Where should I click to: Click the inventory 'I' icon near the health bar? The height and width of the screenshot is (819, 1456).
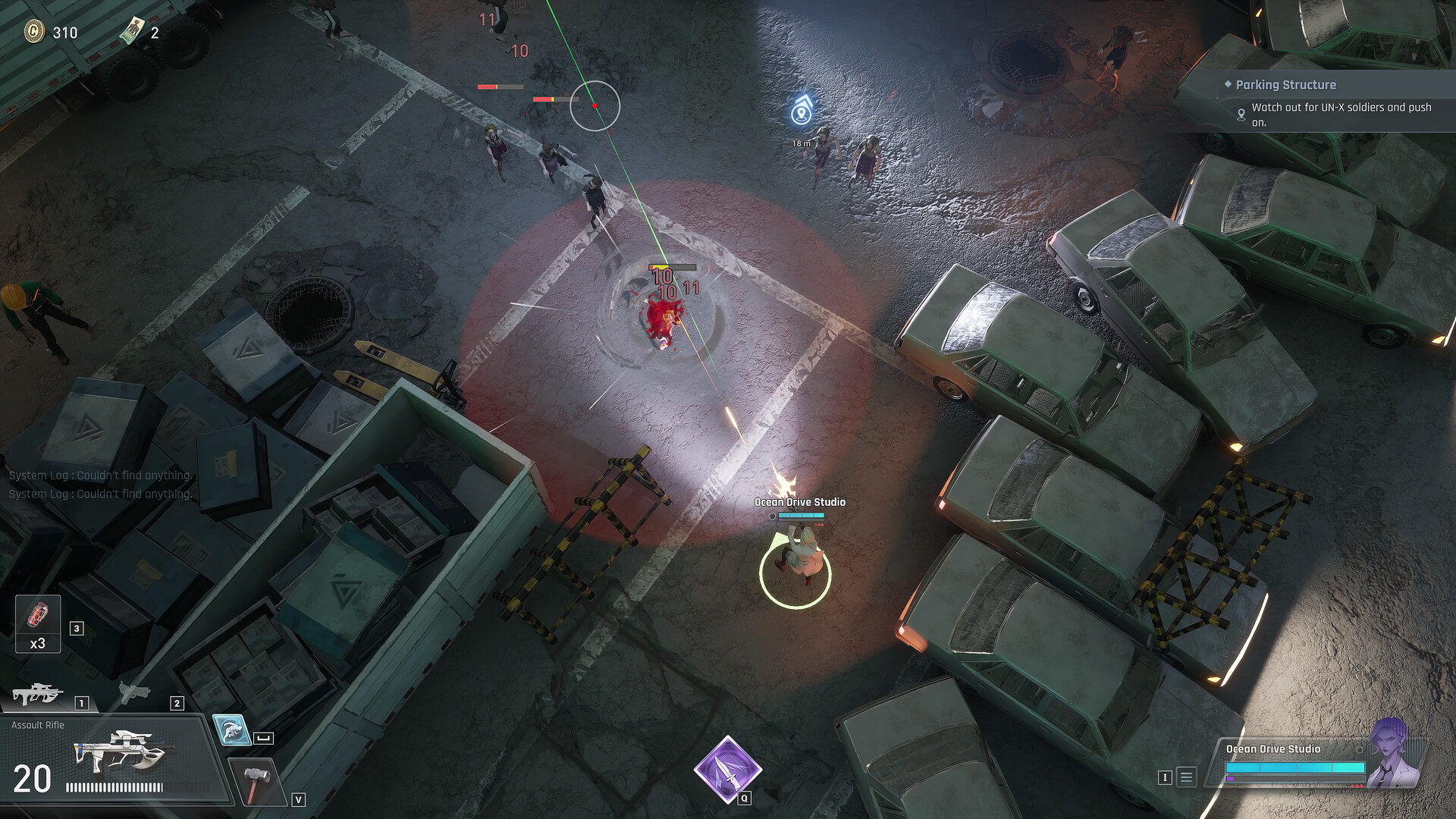click(1166, 776)
